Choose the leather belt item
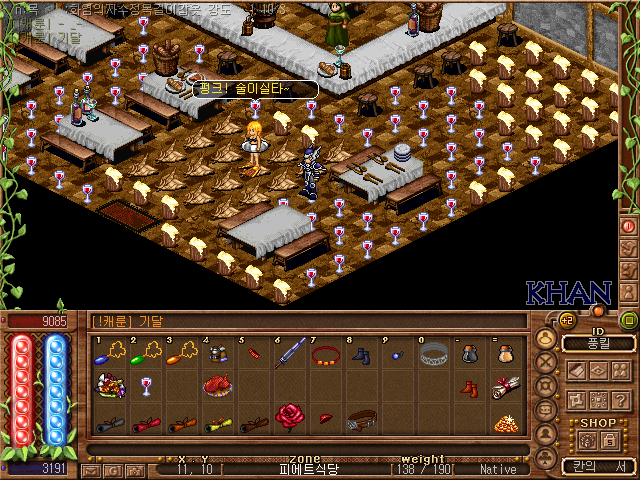 click(x=360, y=419)
